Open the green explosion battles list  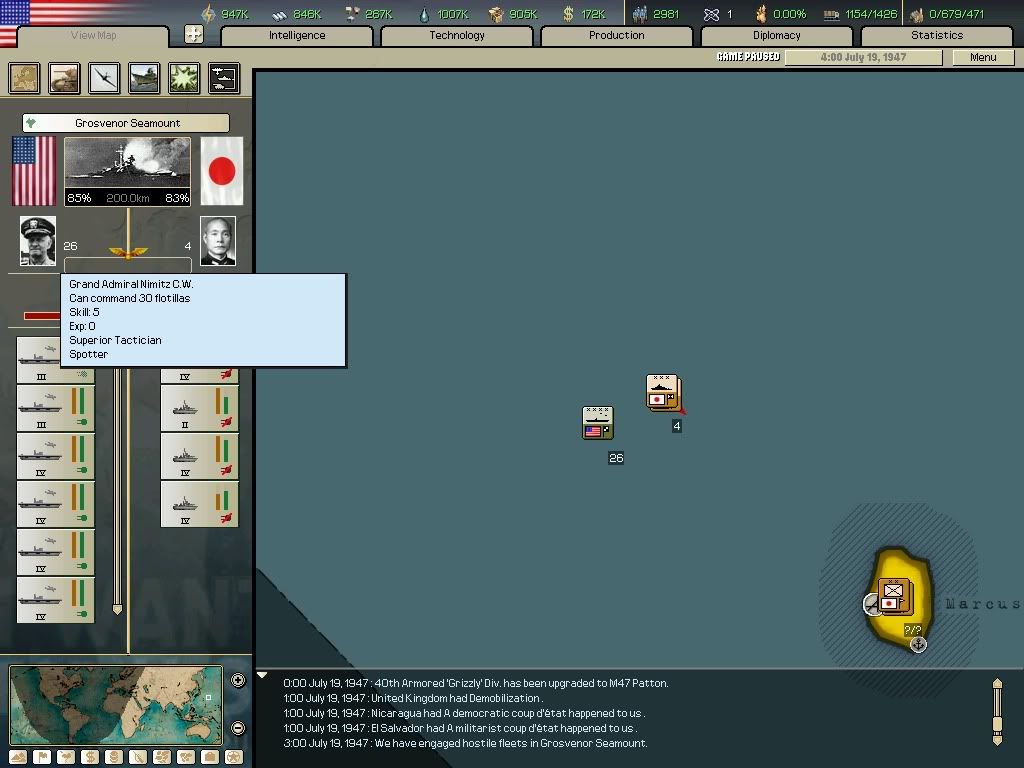click(184, 78)
